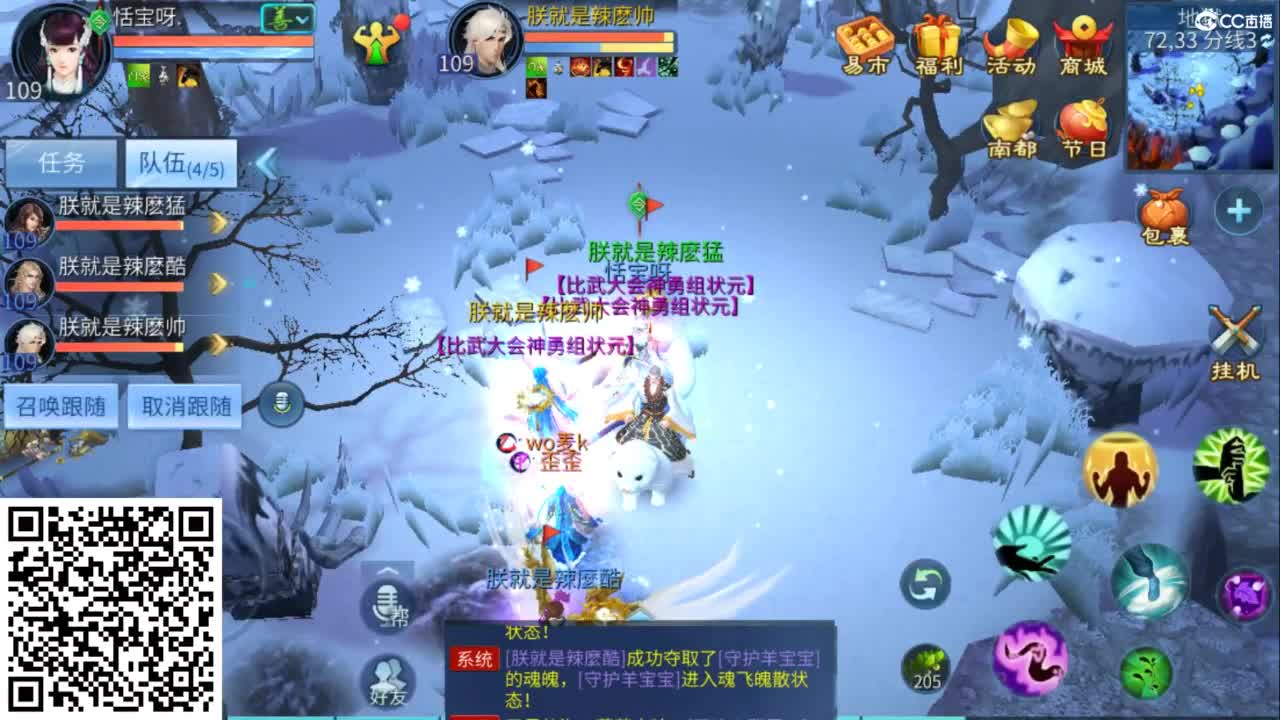Mute the floating voice microphone button
This screenshot has height=720, width=1280.
tap(282, 401)
